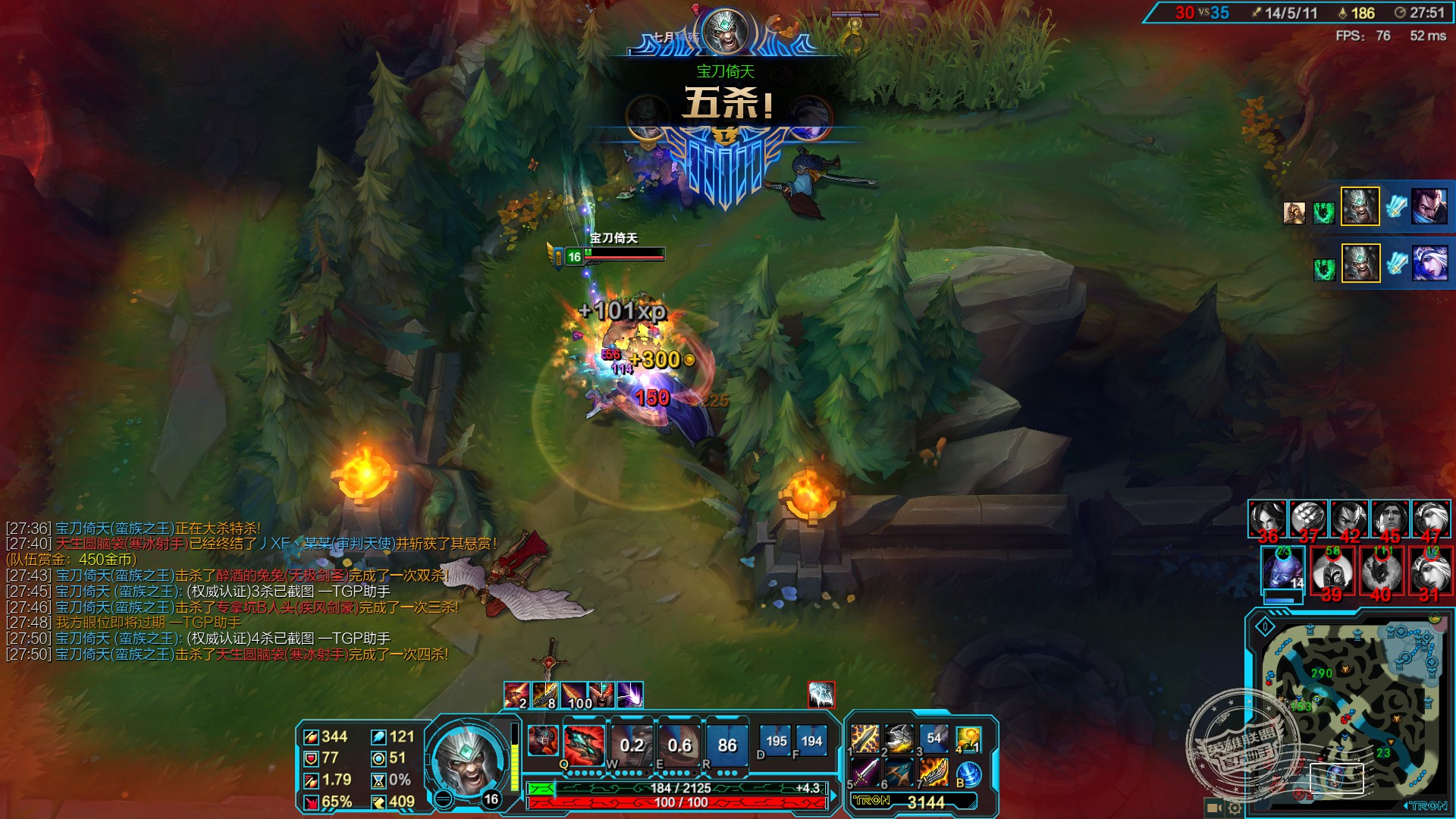The height and width of the screenshot is (819, 1456).
Task: Click Tryndamere's passive ability icon
Action: coord(542,741)
